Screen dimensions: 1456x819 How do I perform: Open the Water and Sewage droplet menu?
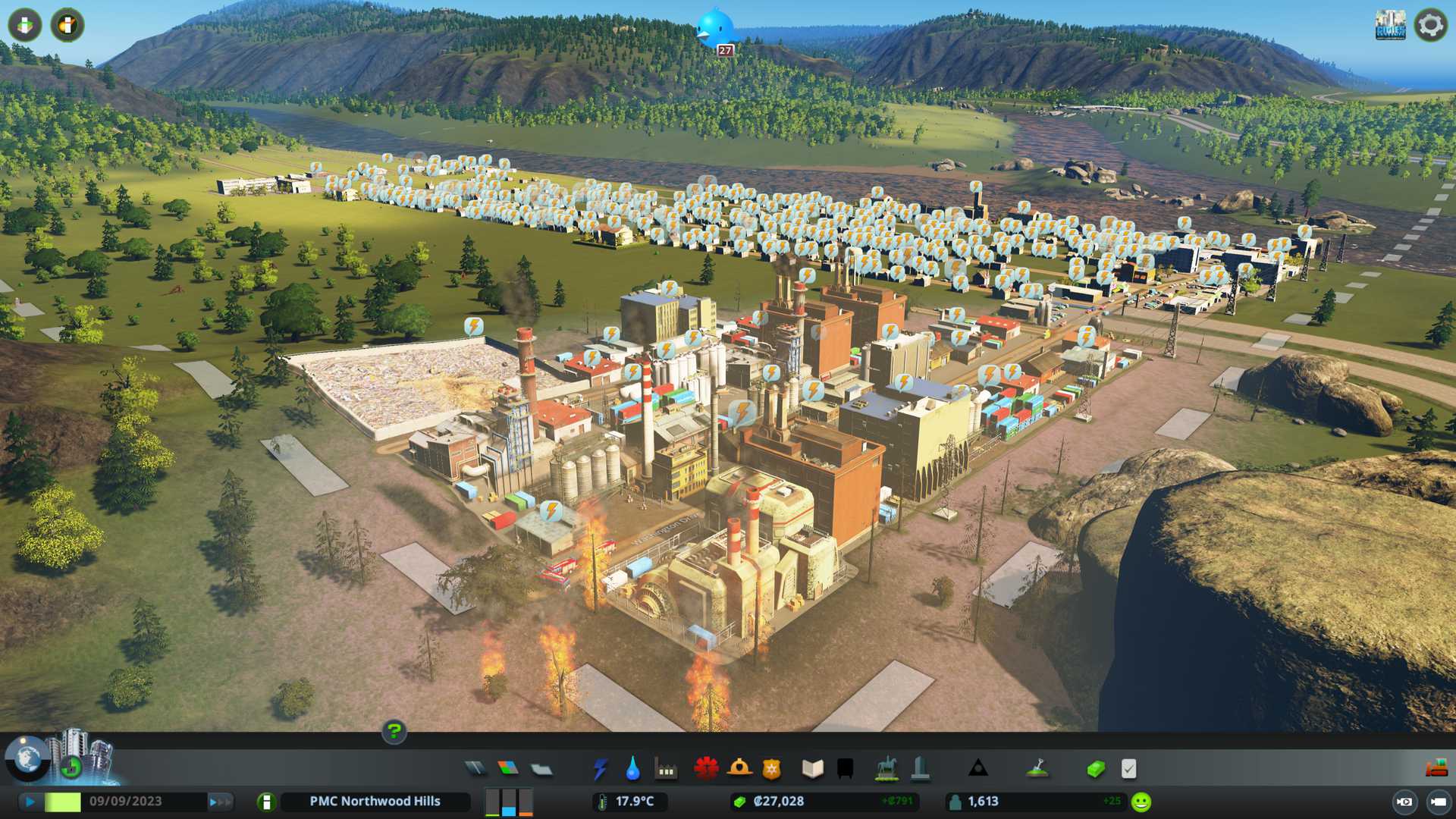pos(632,769)
